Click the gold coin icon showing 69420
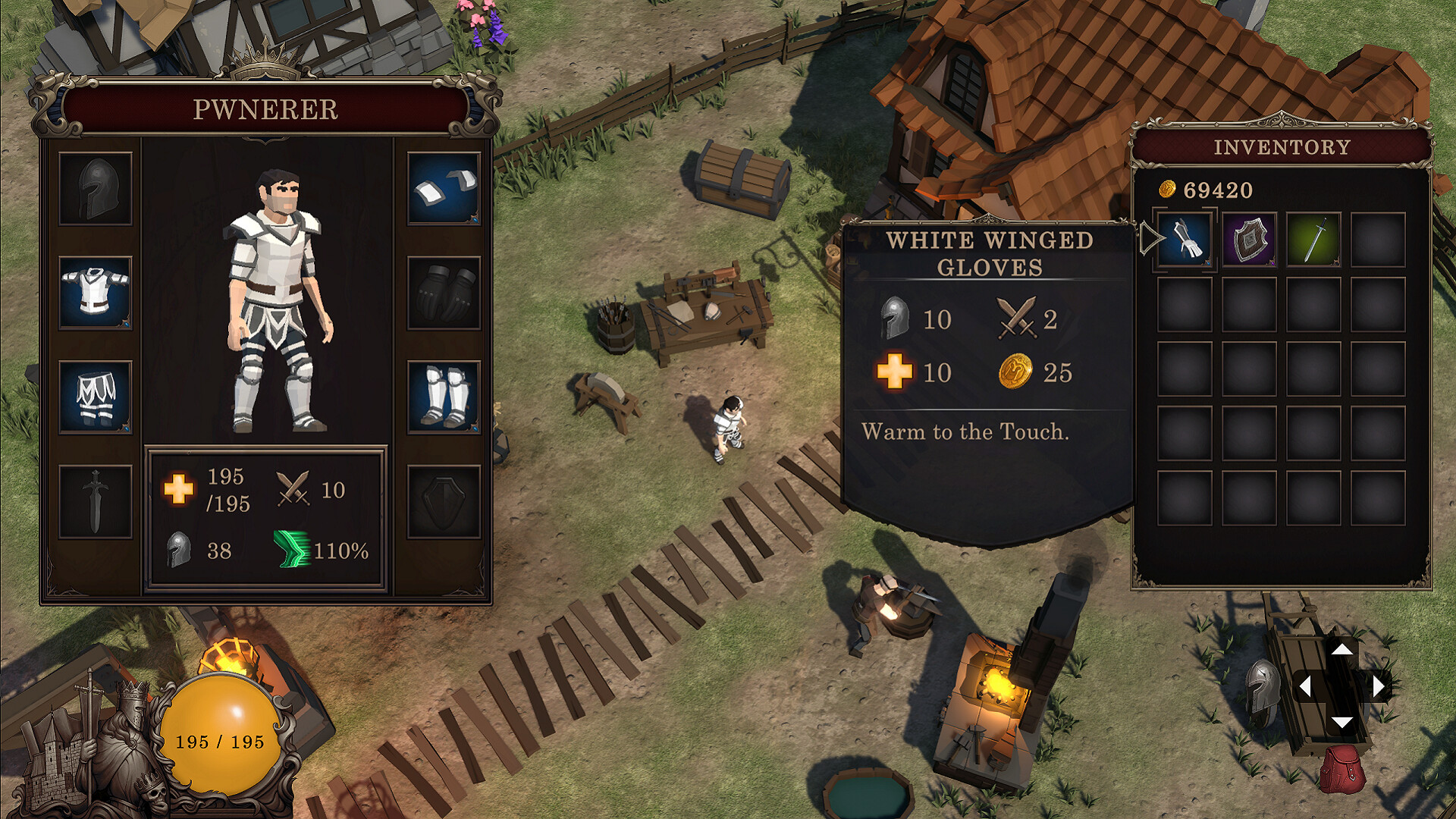 click(1169, 190)
